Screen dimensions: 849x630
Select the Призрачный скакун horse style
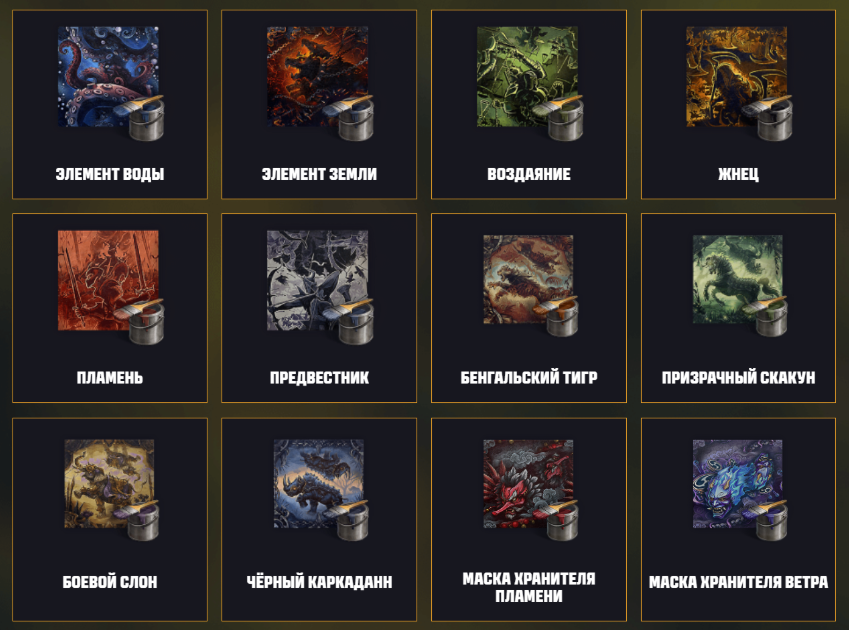738,308
